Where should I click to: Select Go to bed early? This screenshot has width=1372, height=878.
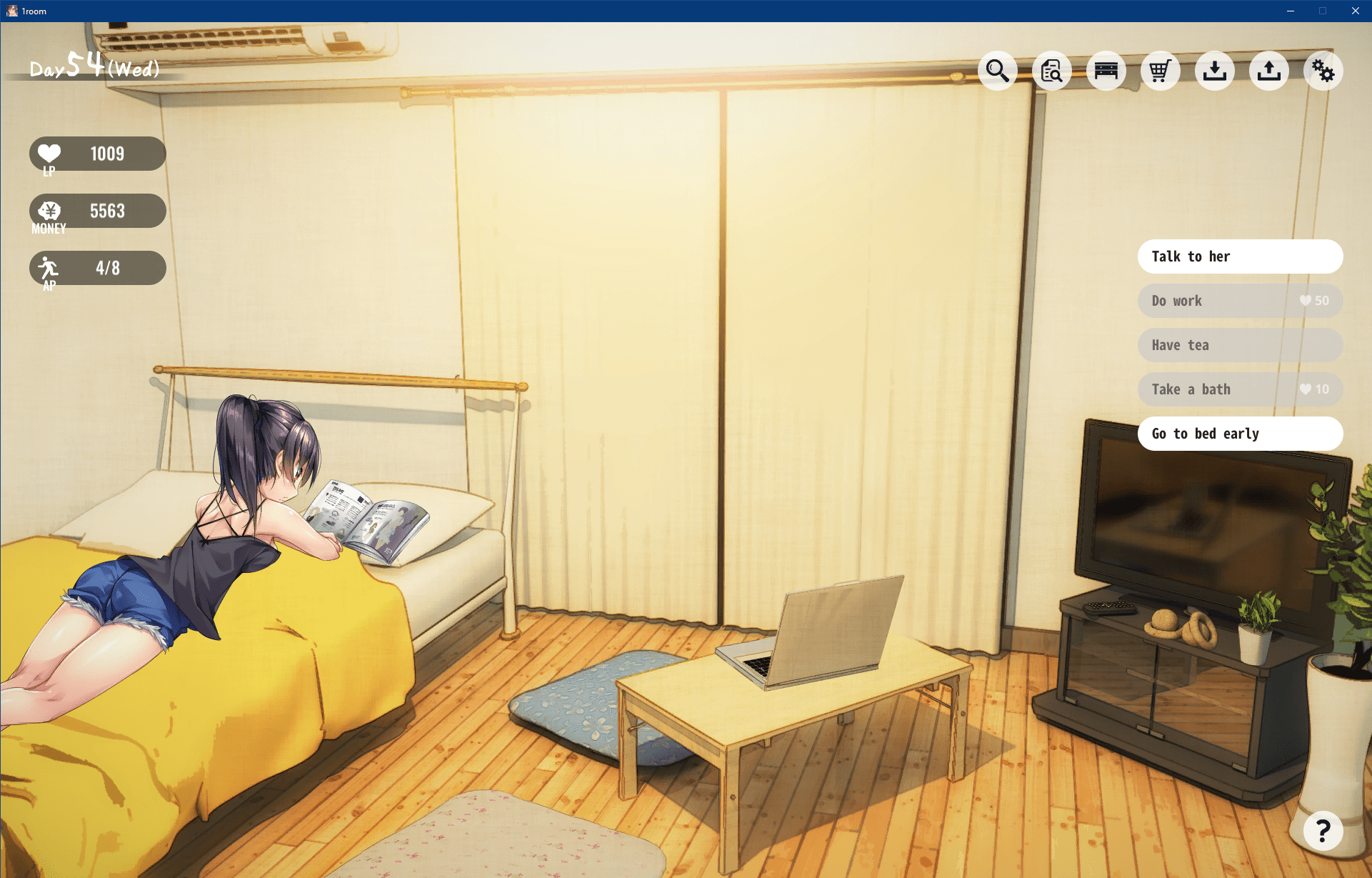[1240, 434]
